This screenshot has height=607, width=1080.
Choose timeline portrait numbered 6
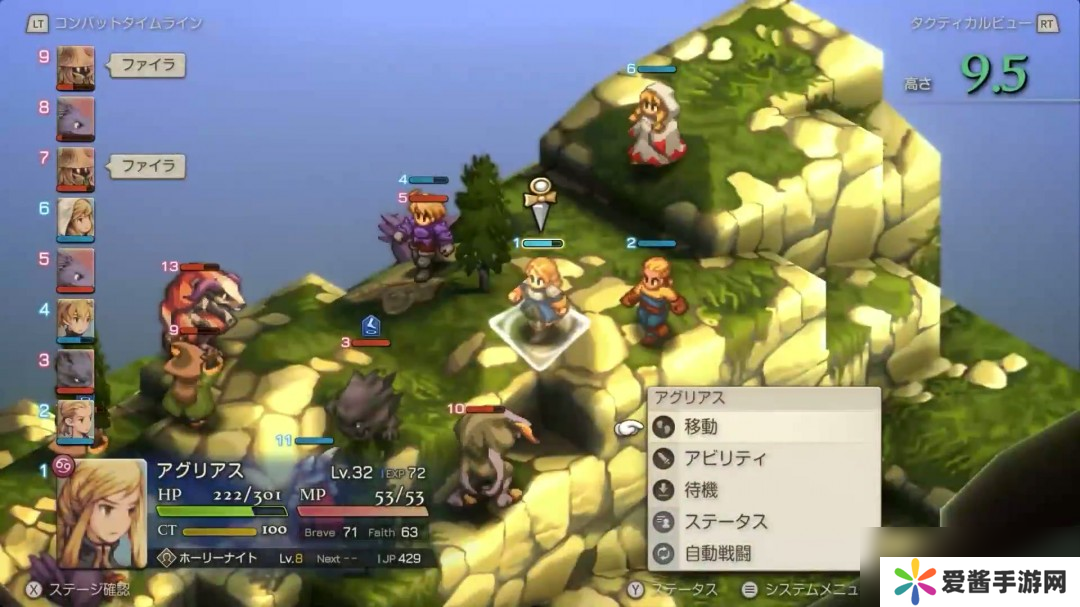click(x=76, y=217)
